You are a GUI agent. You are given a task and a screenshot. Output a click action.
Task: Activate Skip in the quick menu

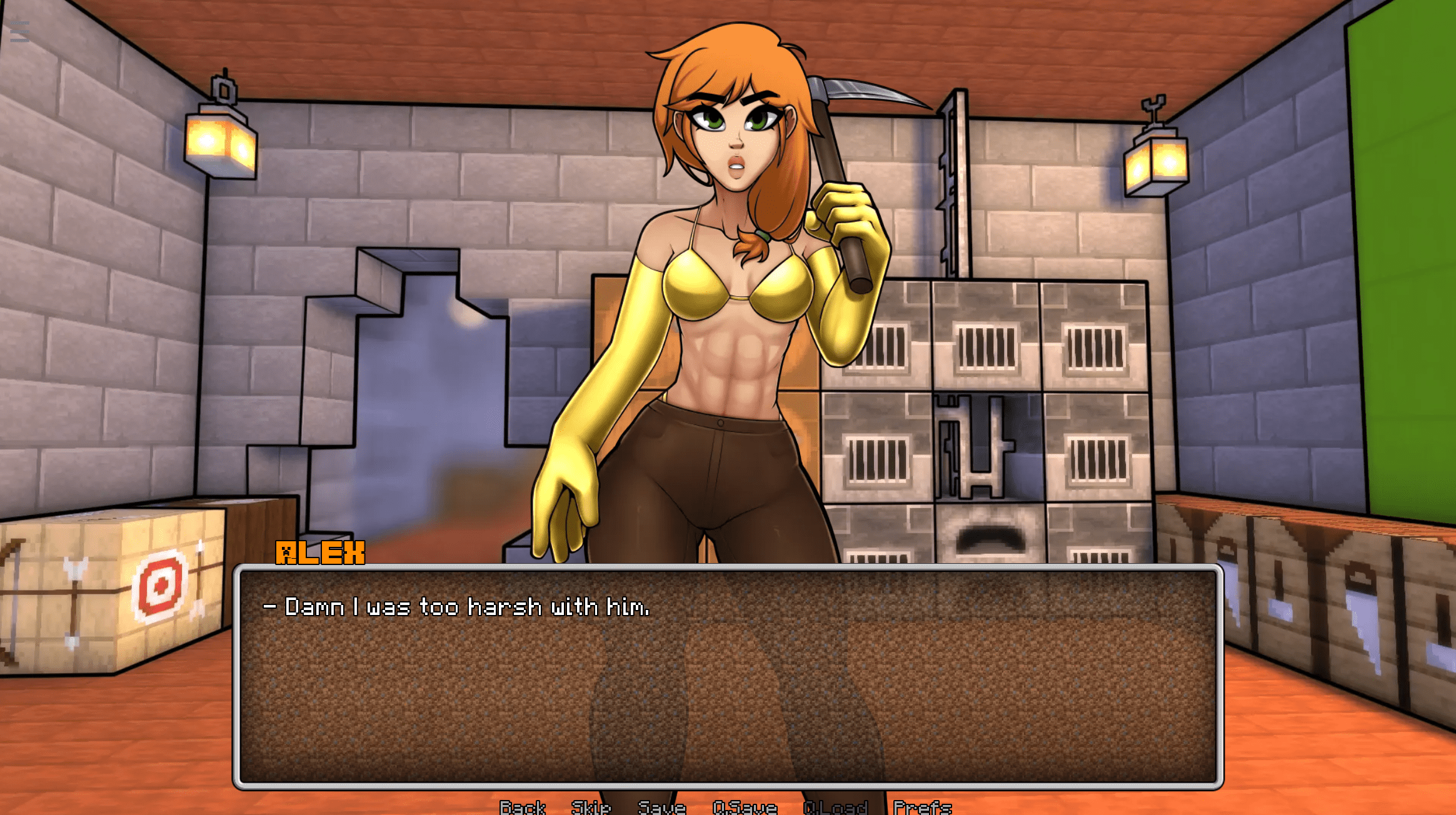(x=591, y=807)
